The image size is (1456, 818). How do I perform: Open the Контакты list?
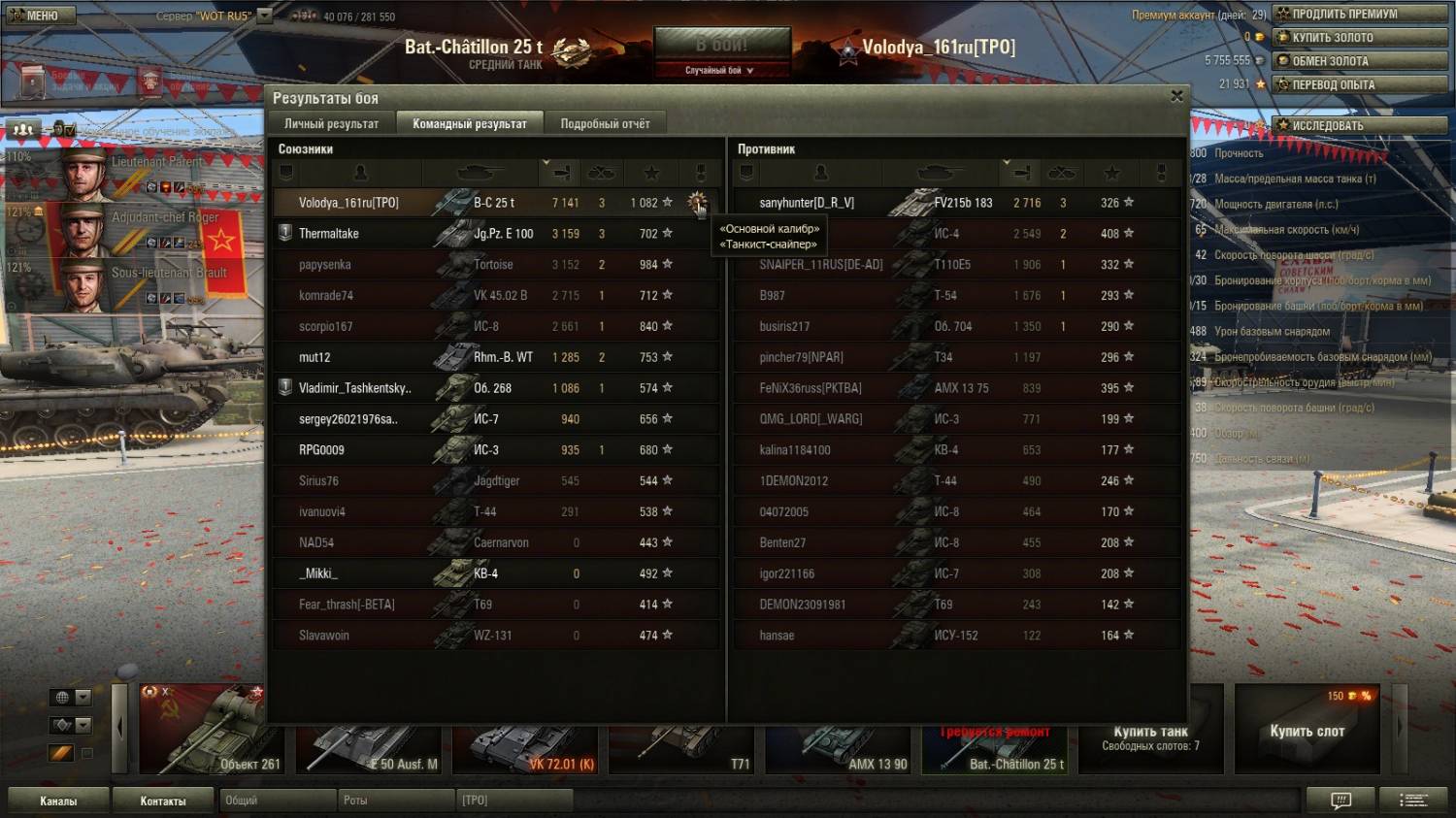162,801
